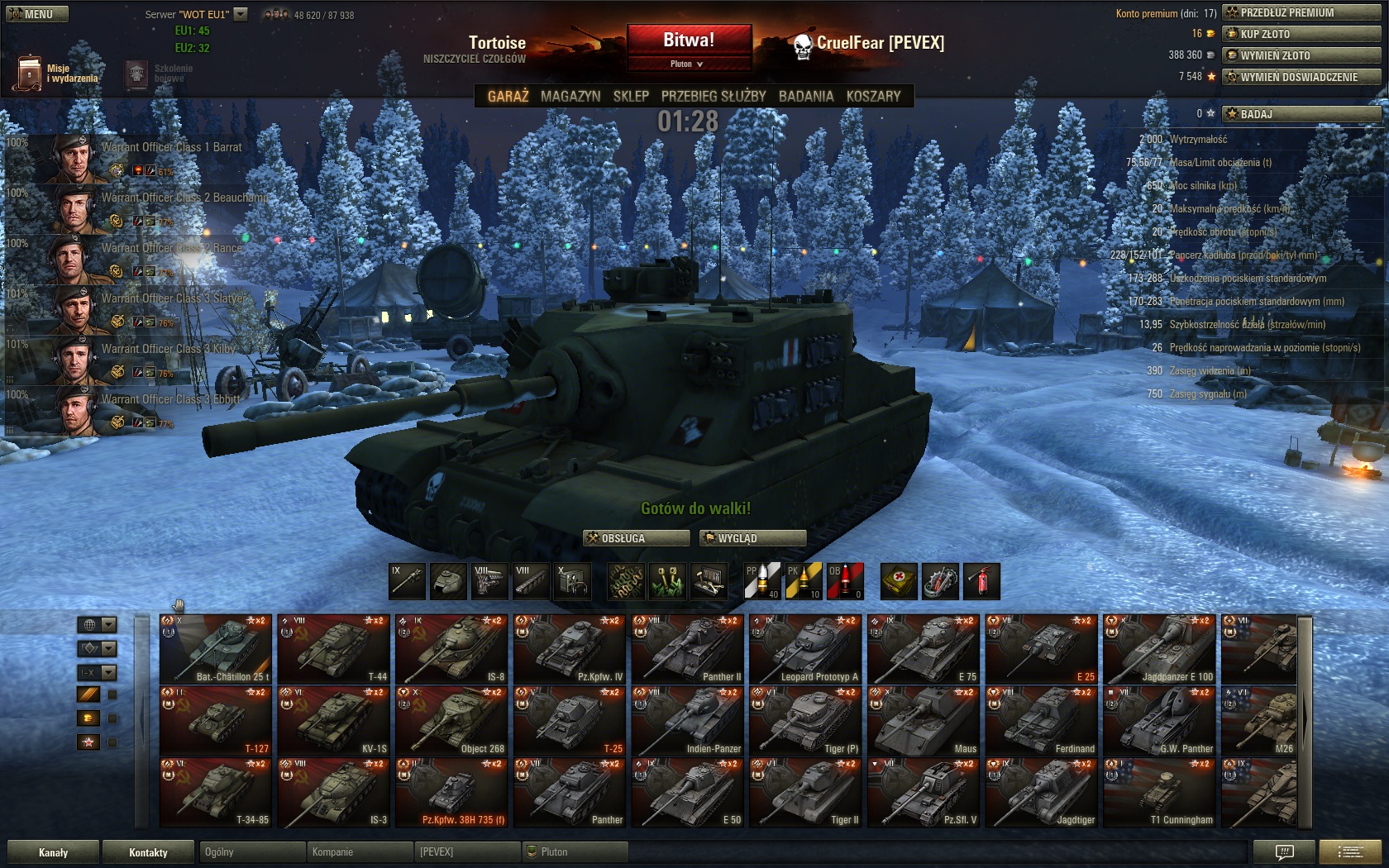Click the KUP ZŁOTO button
The width and height of the screenshot is (1389, 868).
(1301, 34)
